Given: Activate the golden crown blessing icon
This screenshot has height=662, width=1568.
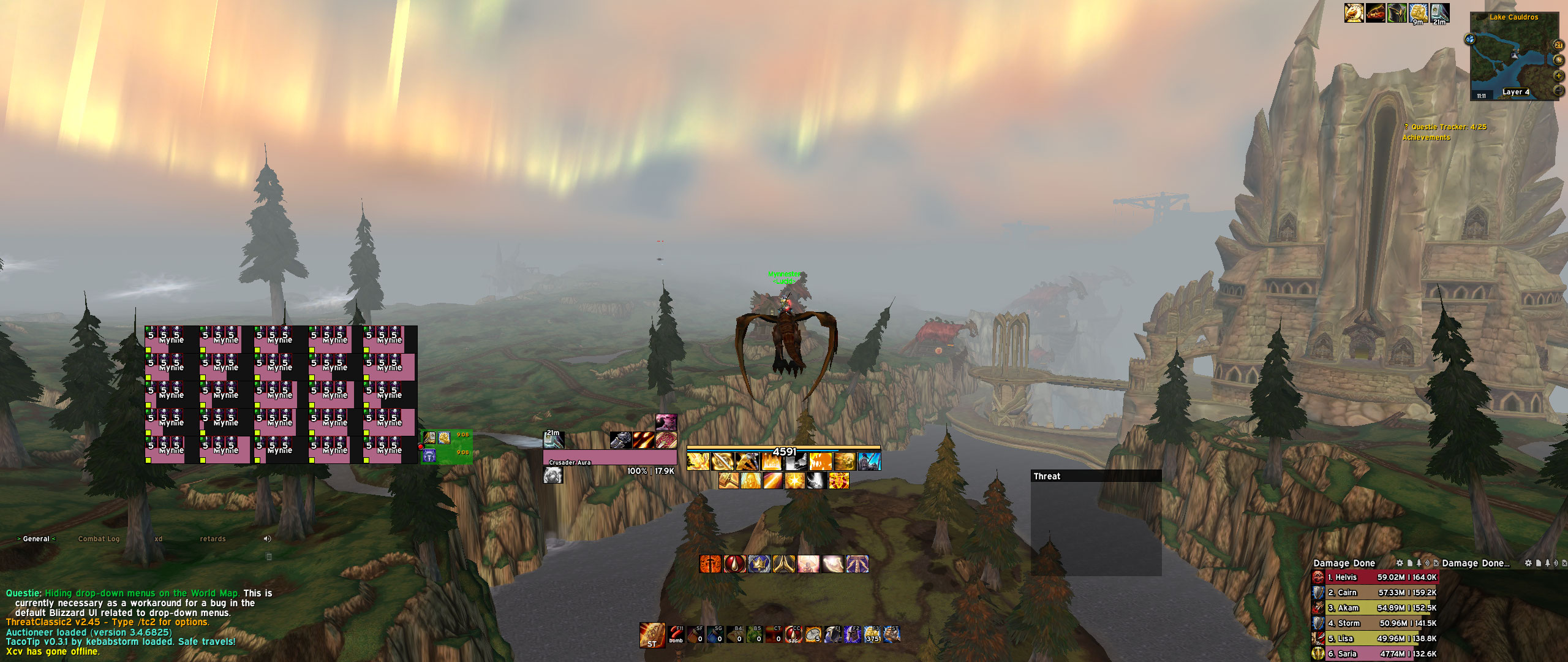Looking at the screenshot, I should click(x=759, y=564).
